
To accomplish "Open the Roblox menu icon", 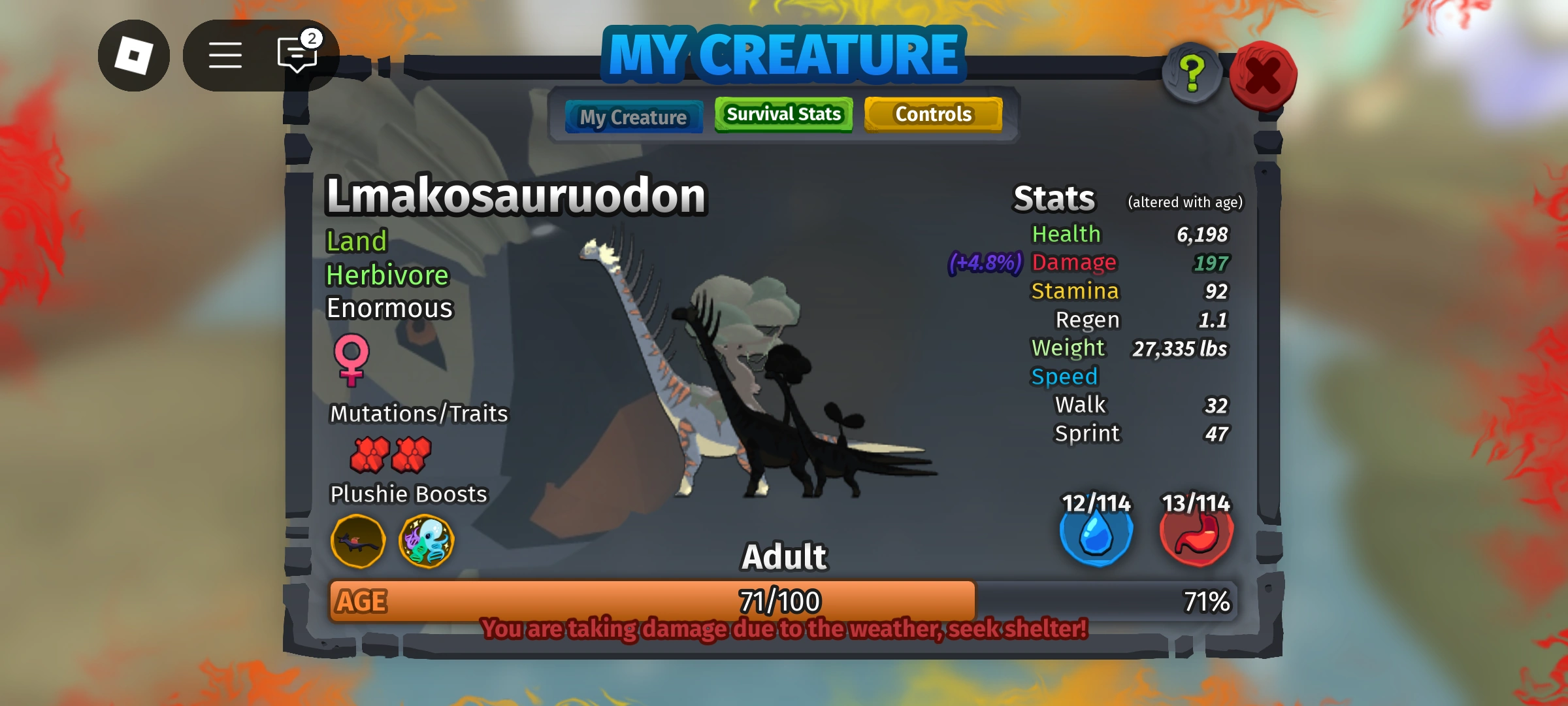I will tap(134, 56).
